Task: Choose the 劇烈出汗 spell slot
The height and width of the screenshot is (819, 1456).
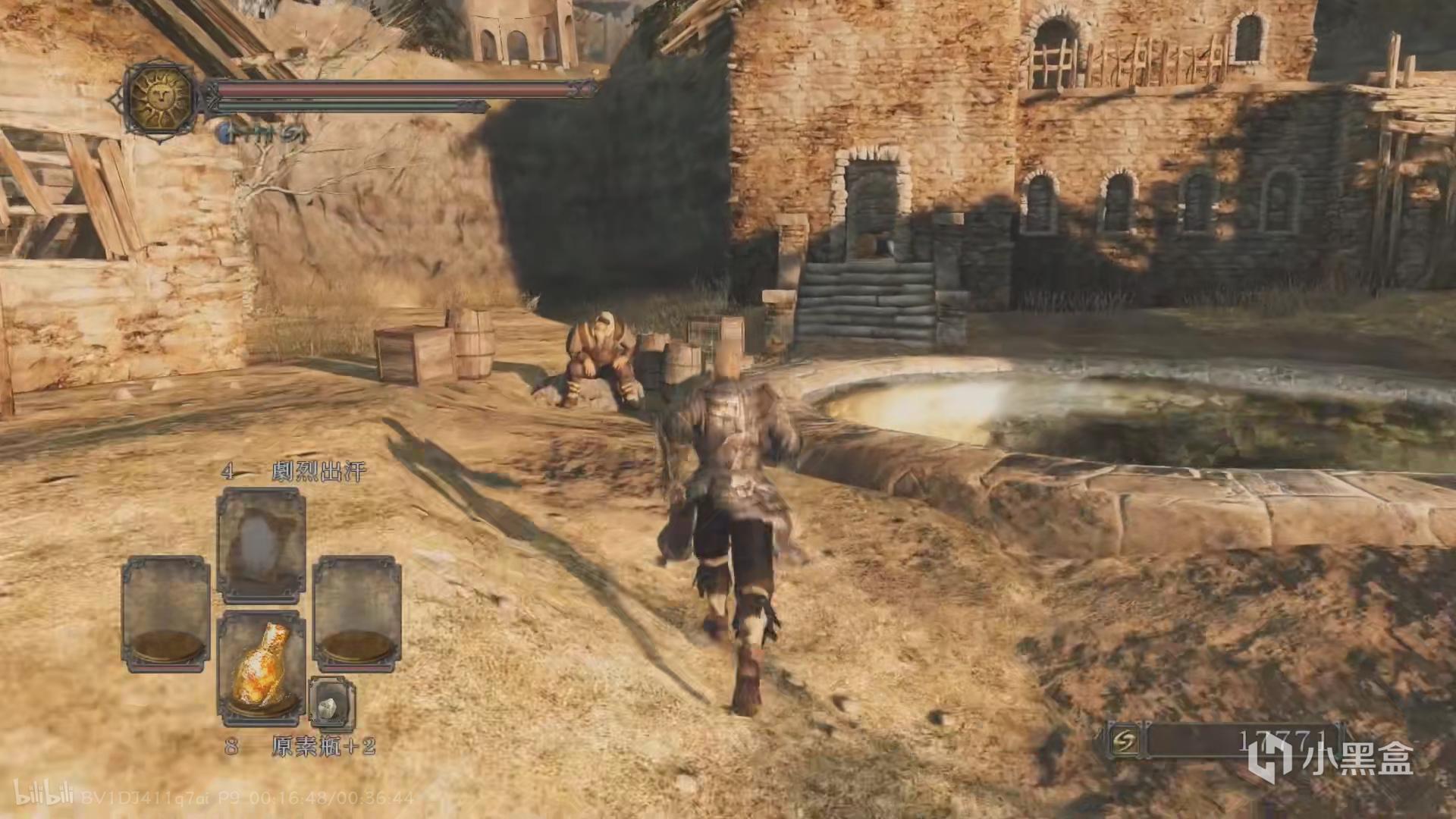Action: (261, 544)
